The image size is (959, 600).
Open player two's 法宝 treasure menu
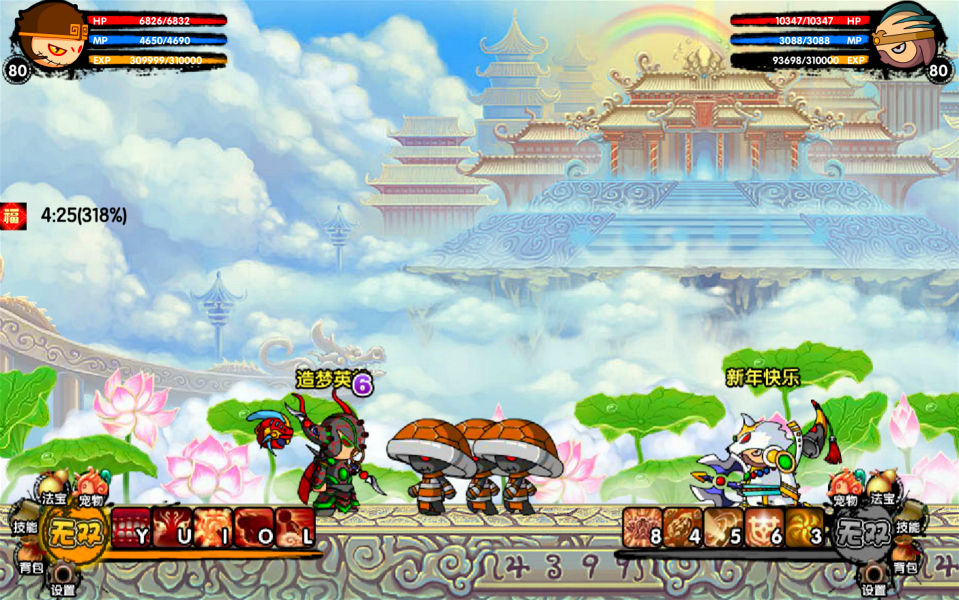point(882,492)
